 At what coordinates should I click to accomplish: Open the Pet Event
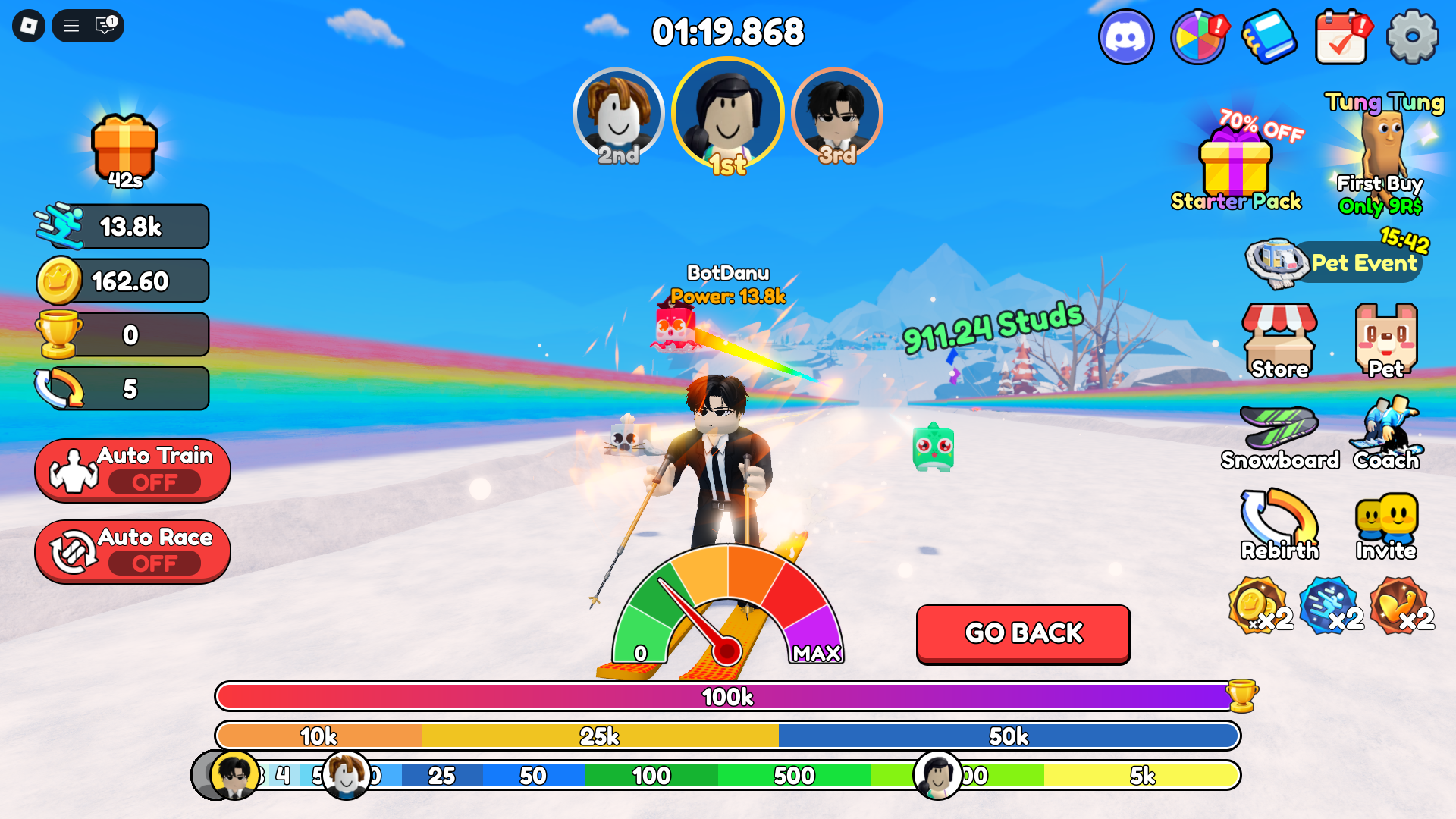point(1336,262)
